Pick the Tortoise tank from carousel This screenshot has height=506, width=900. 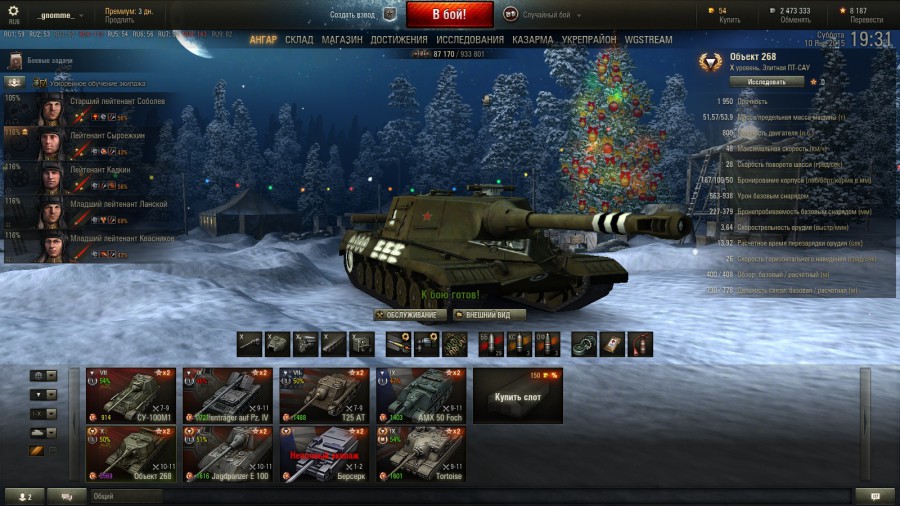(421, 454)
